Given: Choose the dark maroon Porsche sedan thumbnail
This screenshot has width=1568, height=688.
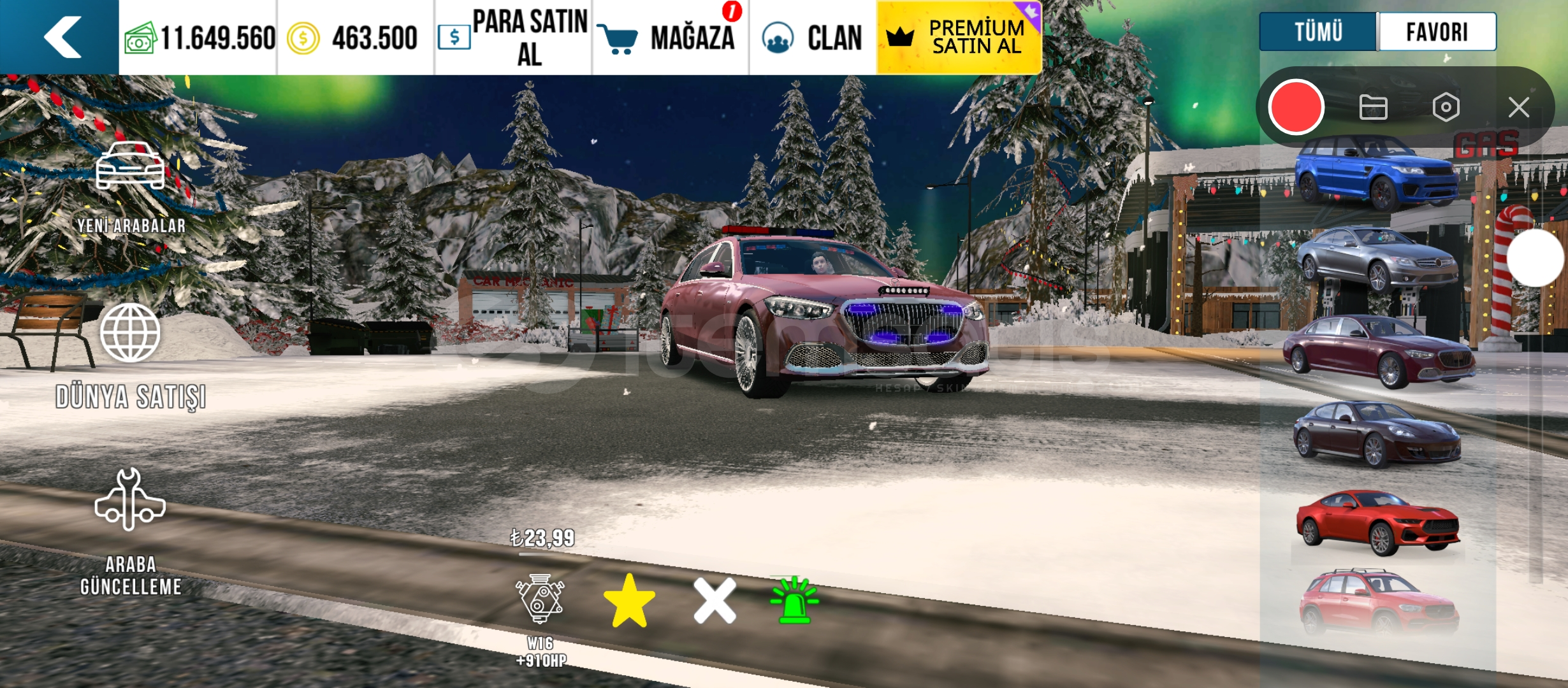Looking at the screenshot, I should pos(1377,434).
